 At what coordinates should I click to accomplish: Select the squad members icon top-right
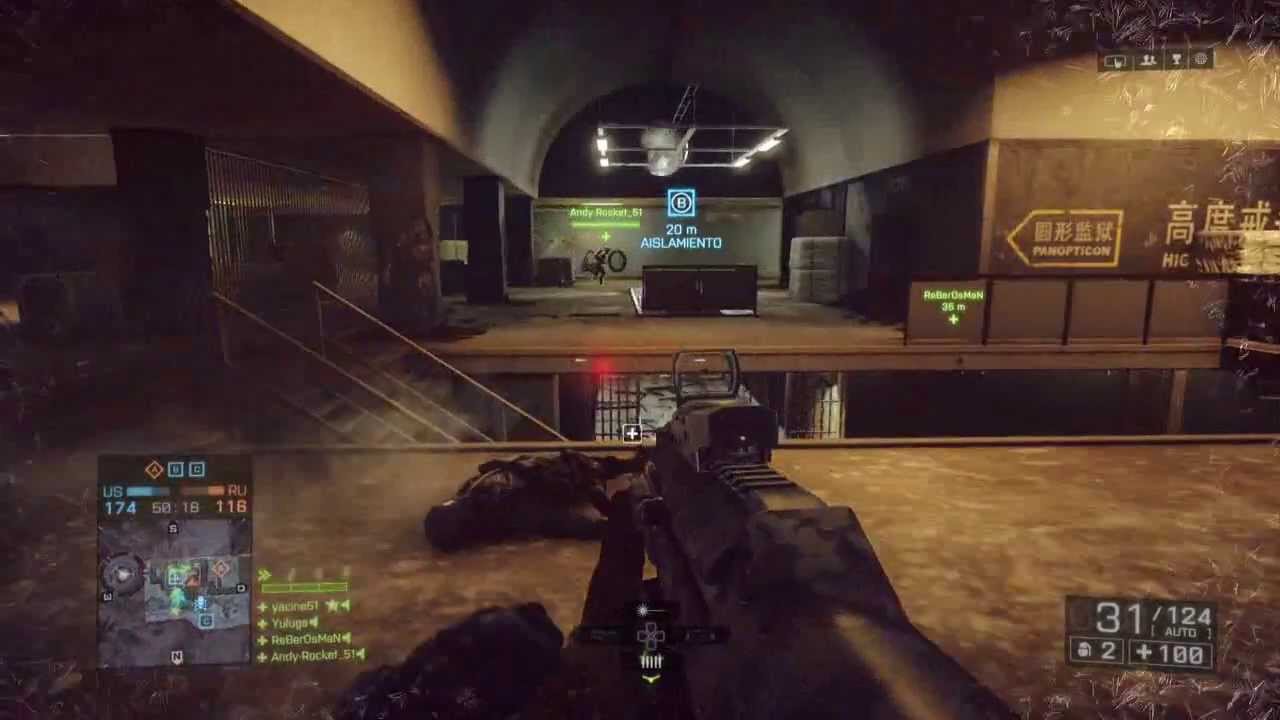click(1147, 60)
